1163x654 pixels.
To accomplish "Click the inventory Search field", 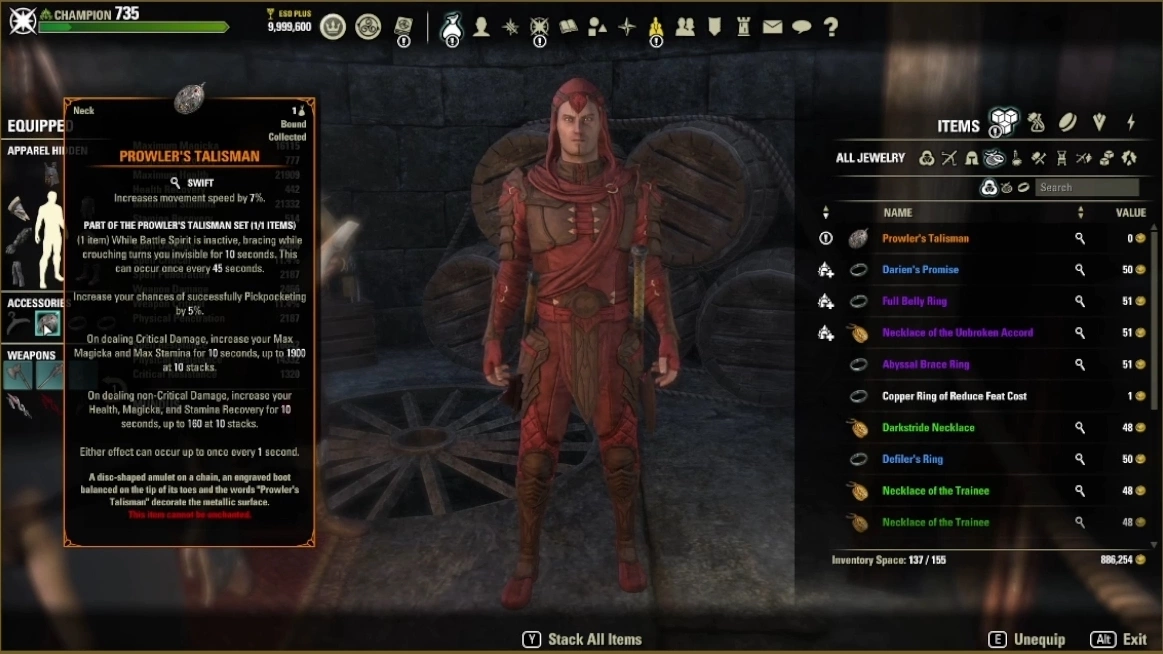I will pos(1086,187).
